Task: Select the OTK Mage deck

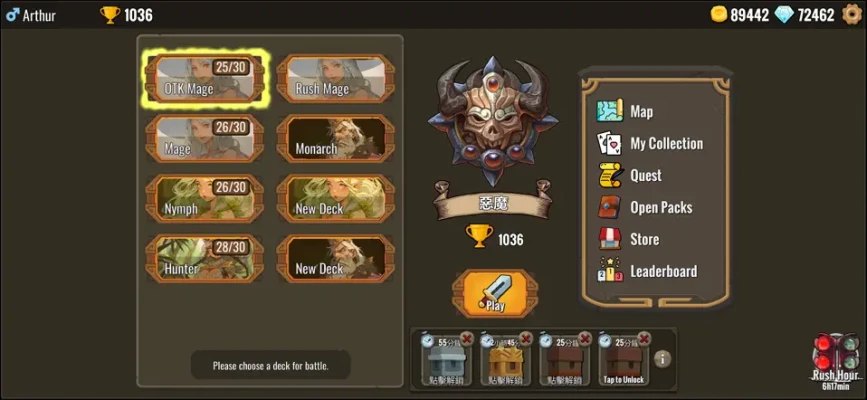Action: (204, 79)
